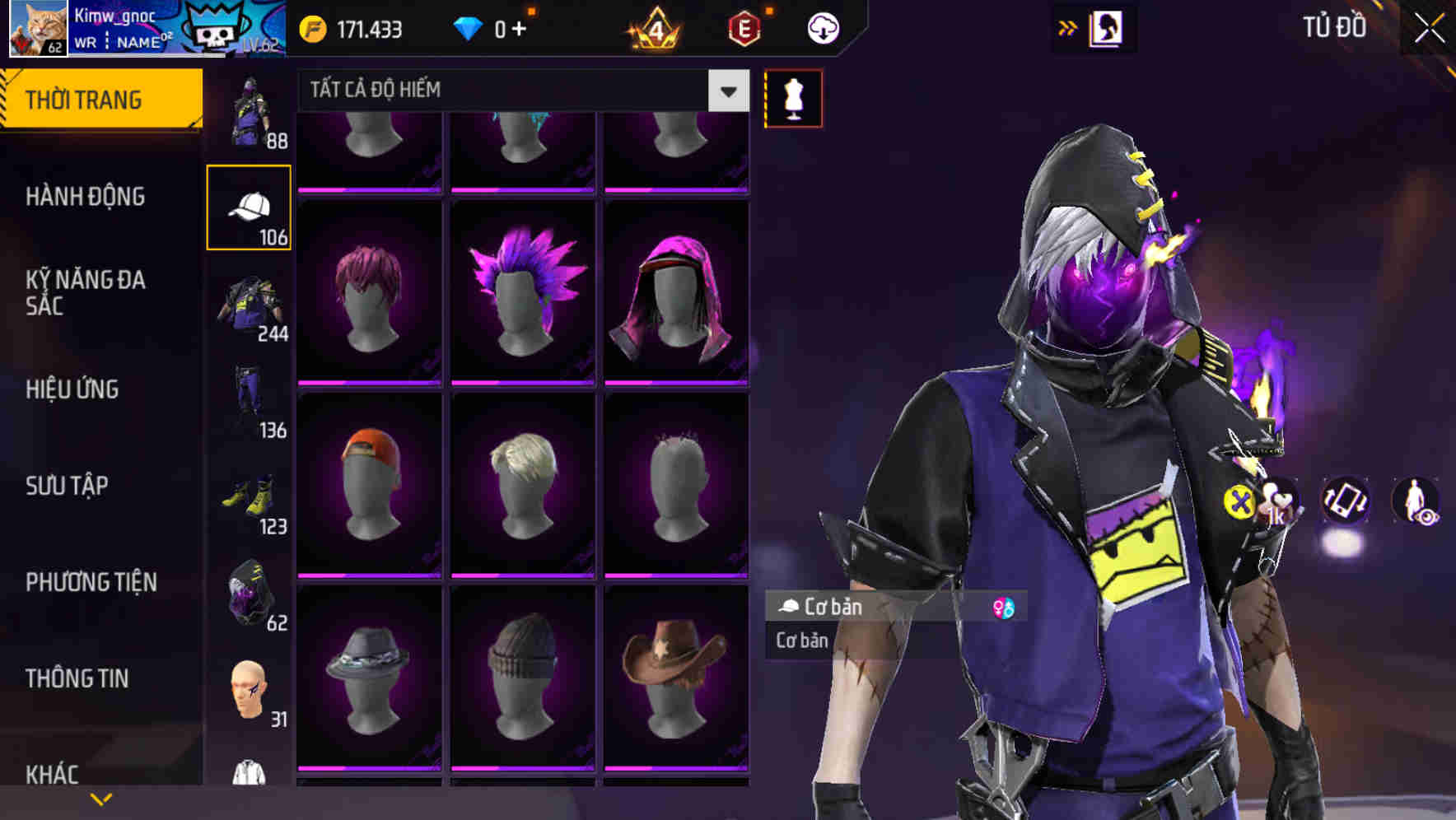Viewport: 1456px width, 820px height.
Task: Click the 1k likes heart counter
Action: coord(1277,502)
